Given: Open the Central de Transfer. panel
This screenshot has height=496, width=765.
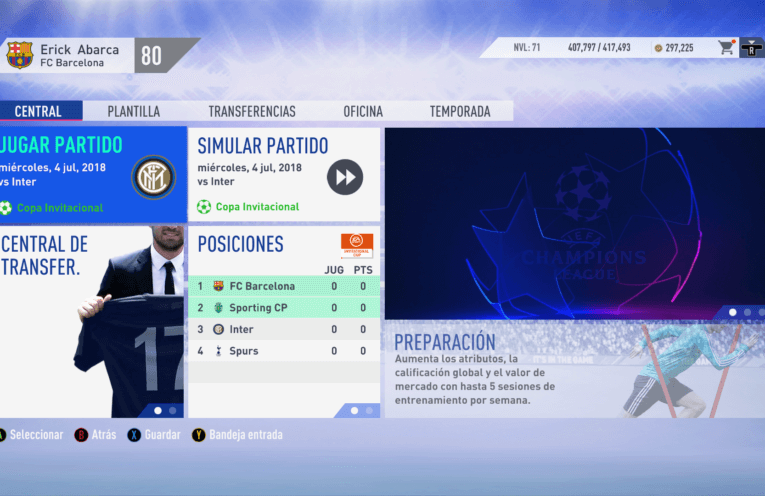Looking at the screenshot, I should pyautogui.click(x=92, y=322).
